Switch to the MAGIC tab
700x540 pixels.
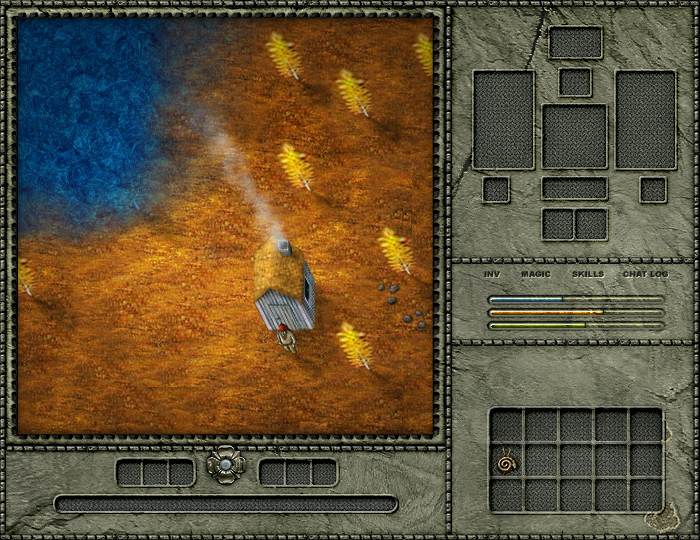(x=537, y=274)
